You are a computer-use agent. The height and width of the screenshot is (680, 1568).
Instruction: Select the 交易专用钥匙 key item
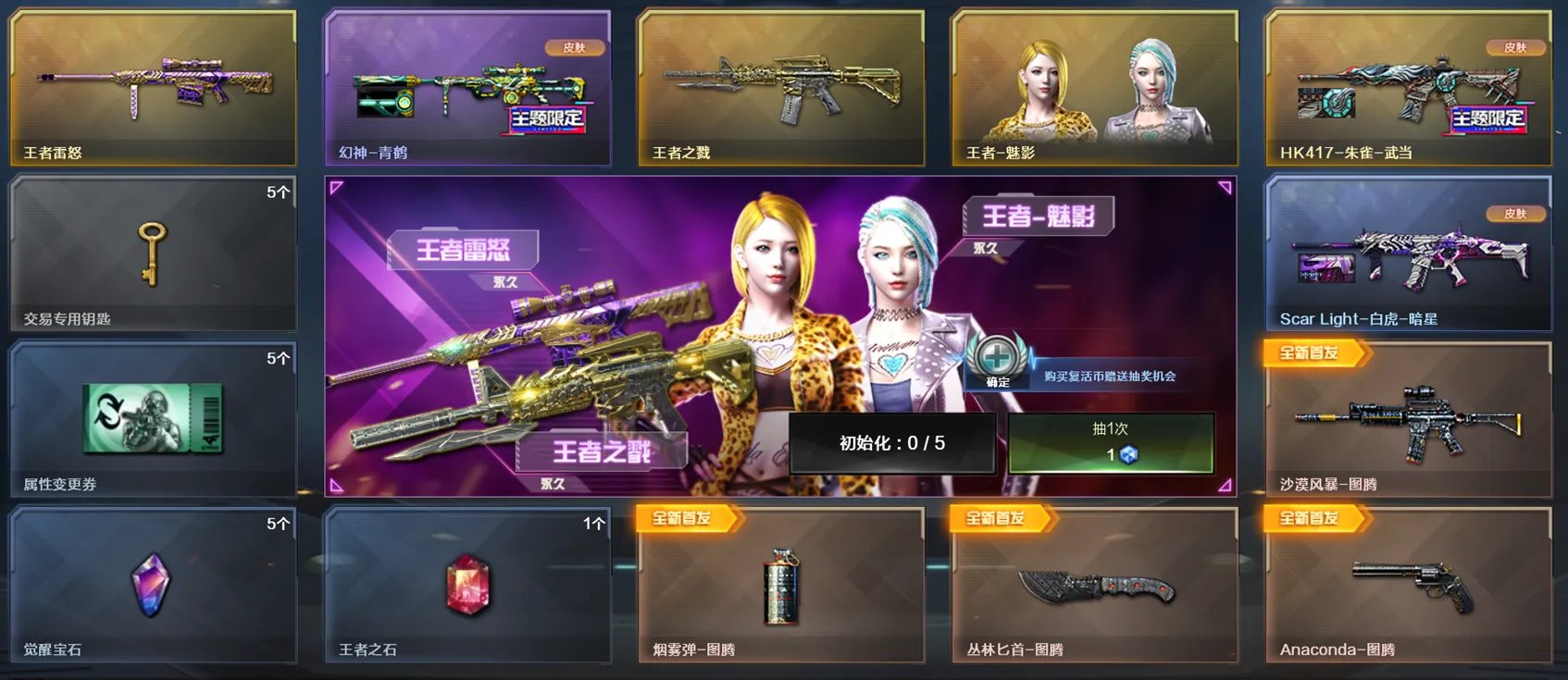tap(153, 250)
